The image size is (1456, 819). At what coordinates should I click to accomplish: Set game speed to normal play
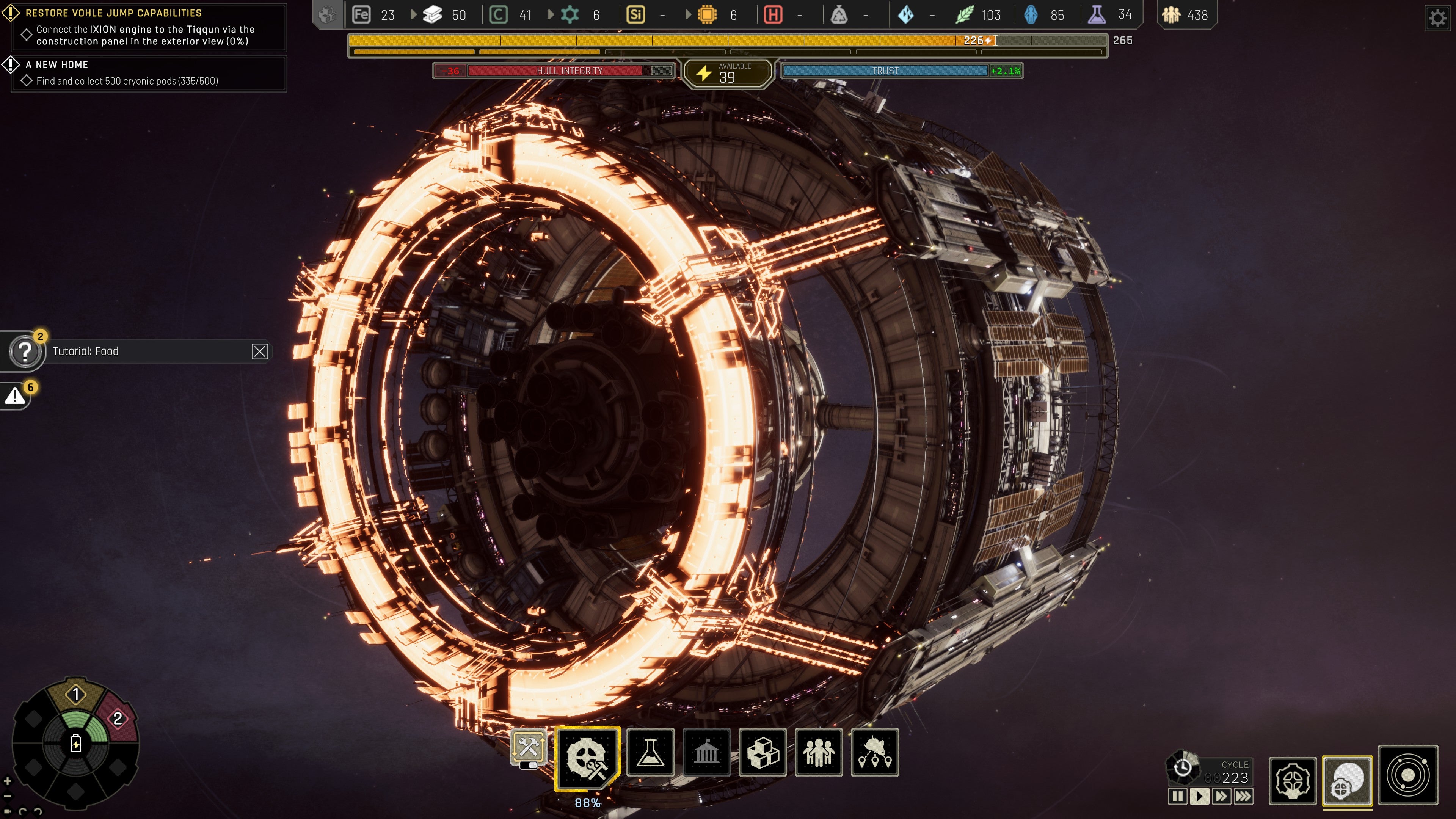(1199, 796)
